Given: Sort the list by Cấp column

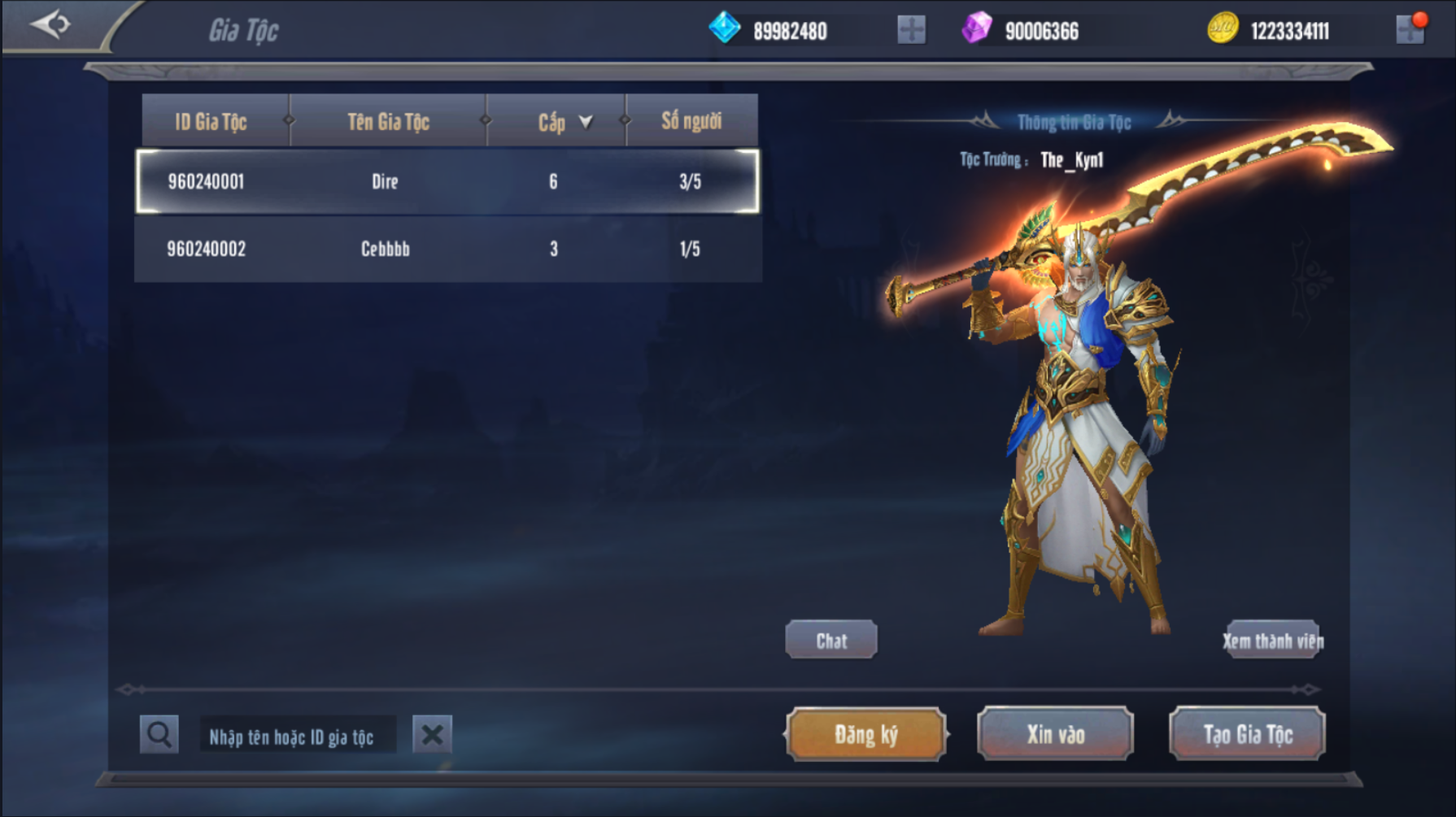Looking at the screenshot, I should 565,122.
